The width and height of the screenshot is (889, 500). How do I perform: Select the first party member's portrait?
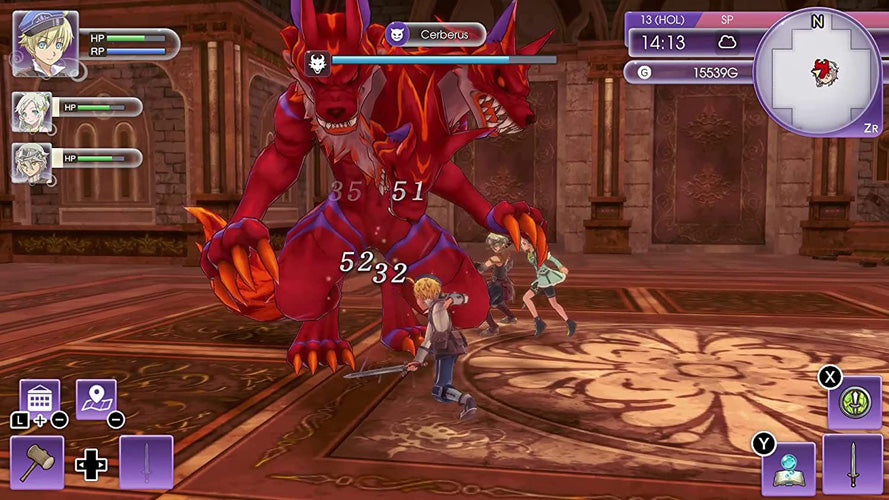(x=31, y=111)
